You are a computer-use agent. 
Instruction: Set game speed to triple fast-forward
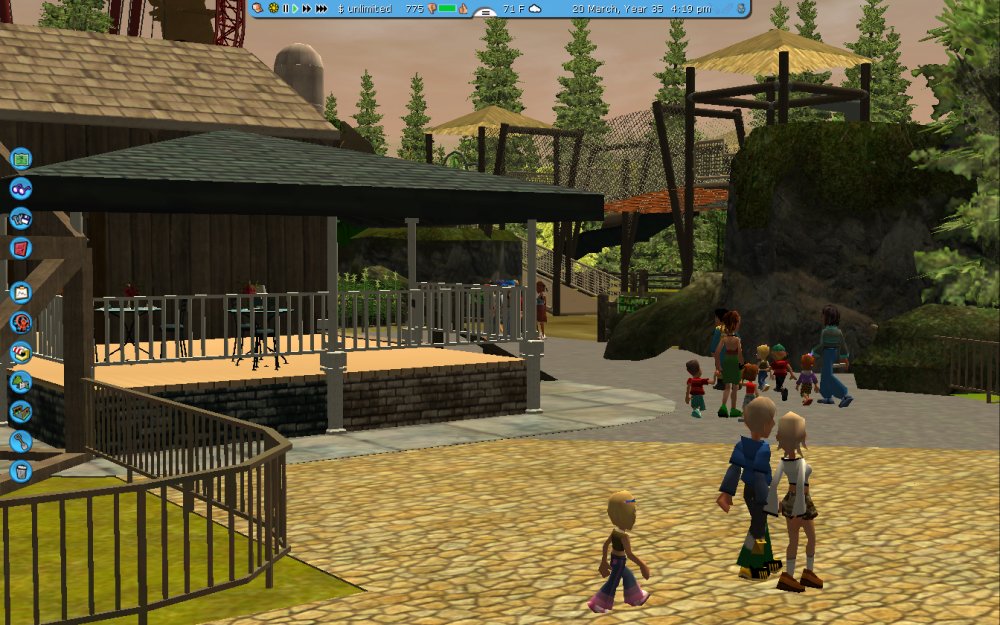click(321, 8)
